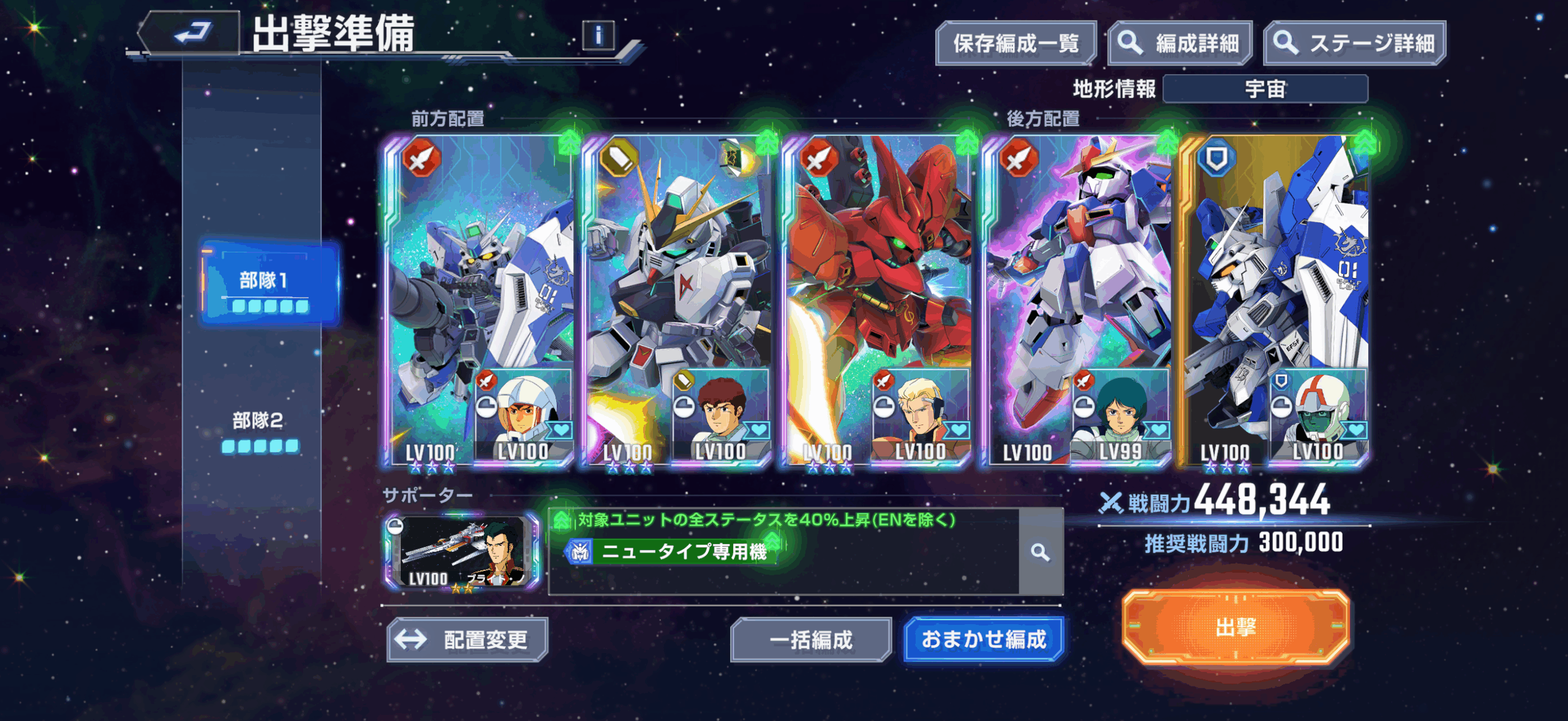The width and height of the screenshot is (1568, 721).
Task: Choose 一括編成 bulk formation
Action: 810,640
